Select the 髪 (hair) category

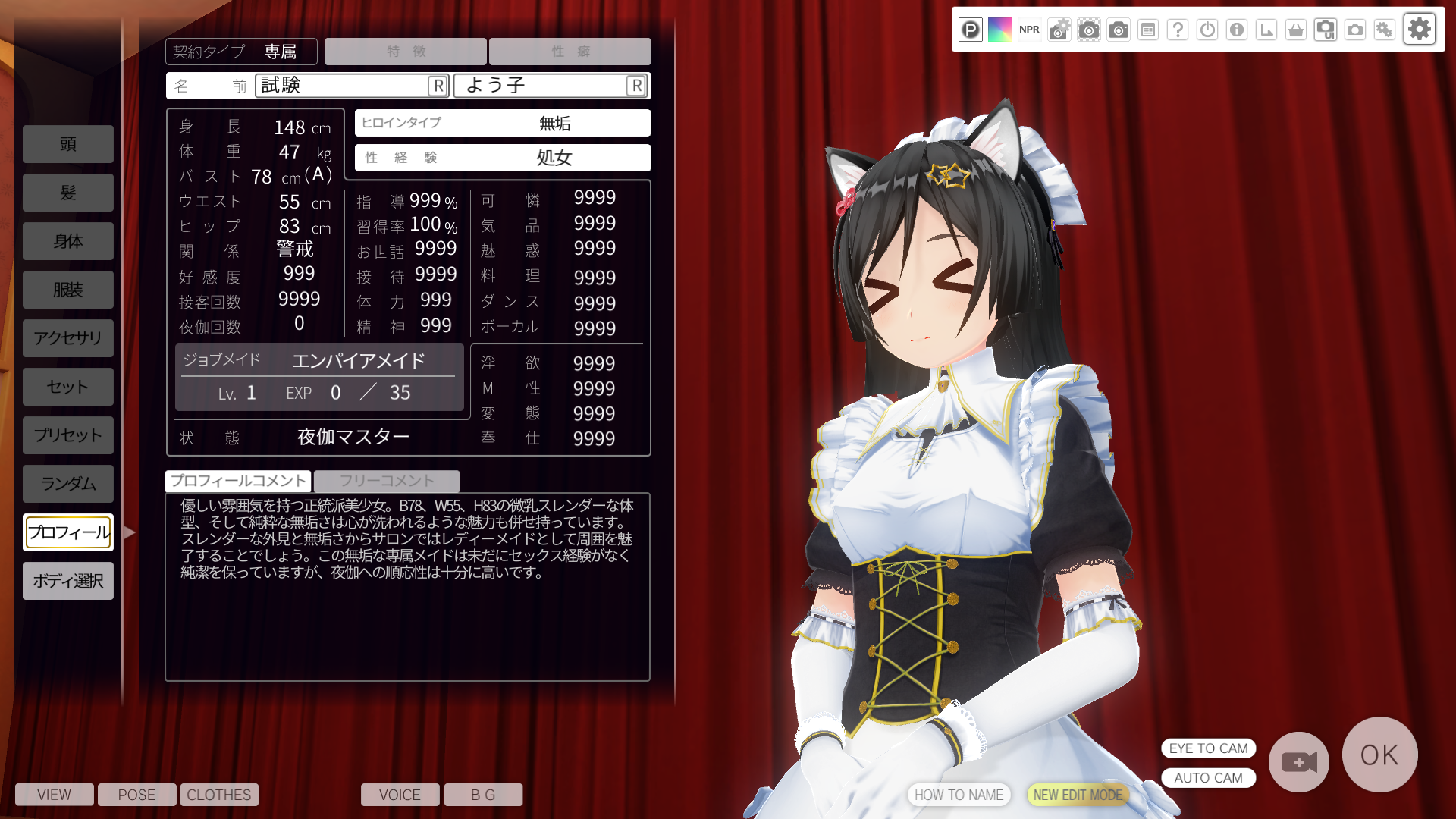[x=68, y=193]
